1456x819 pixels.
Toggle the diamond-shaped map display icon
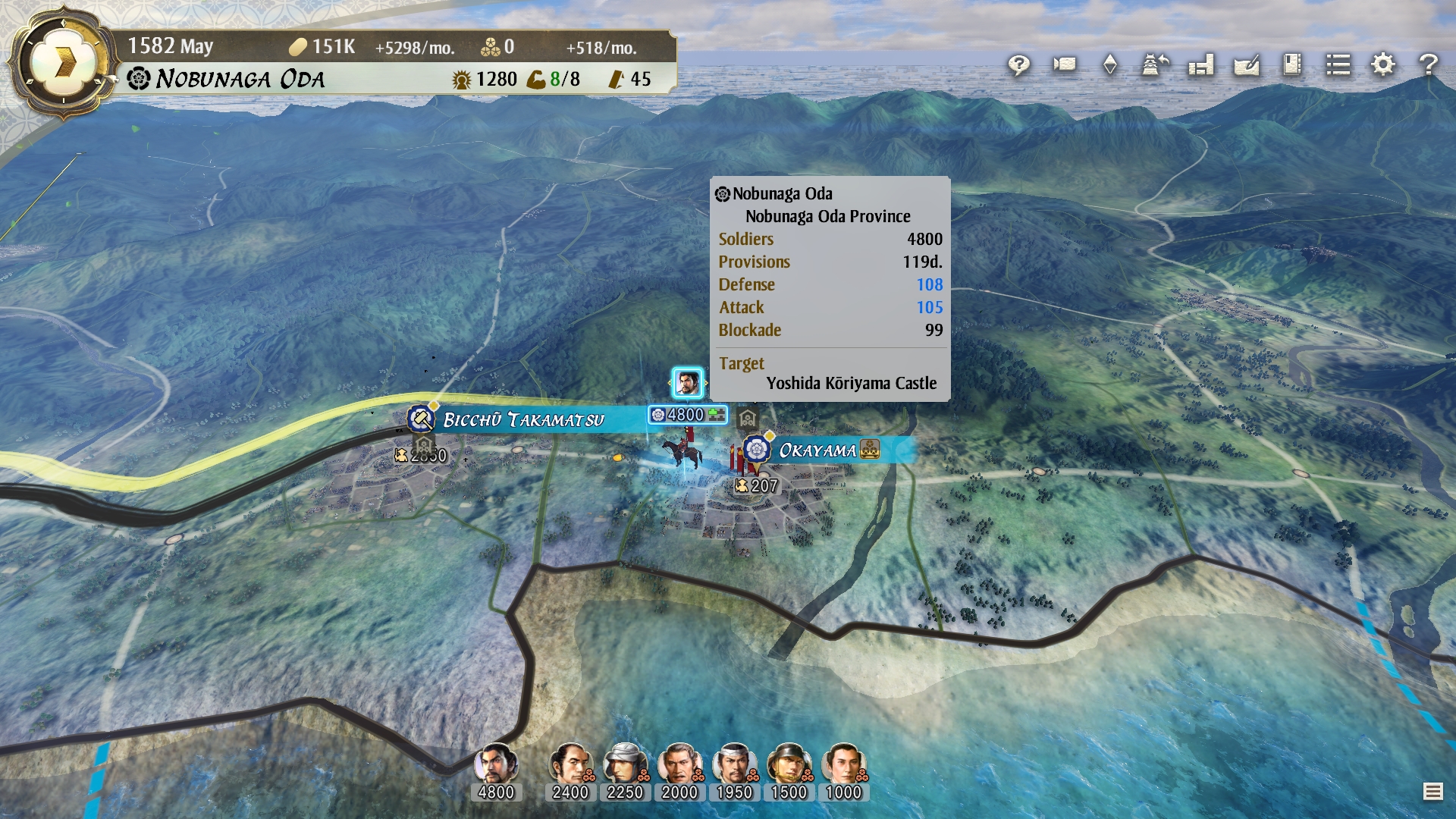[1109, 65]
